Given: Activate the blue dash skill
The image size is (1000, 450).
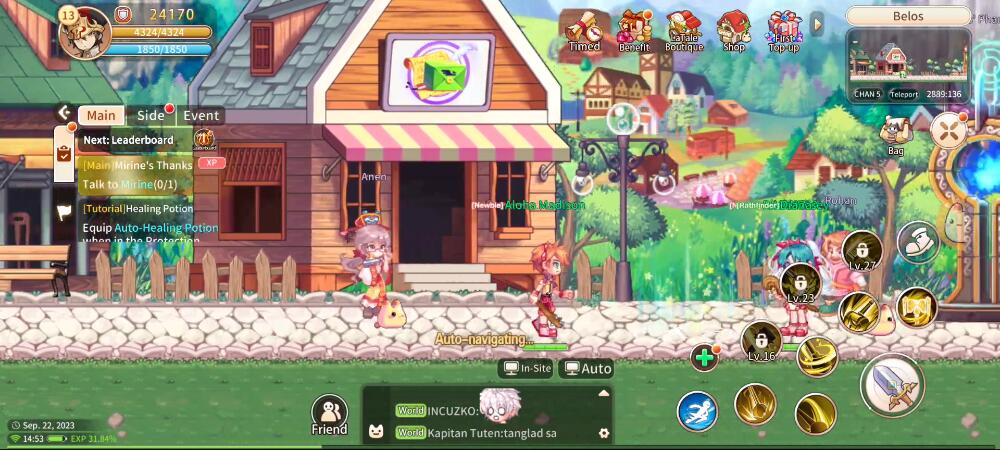Looking at the screenshot, I should click(x=697, y=411).
